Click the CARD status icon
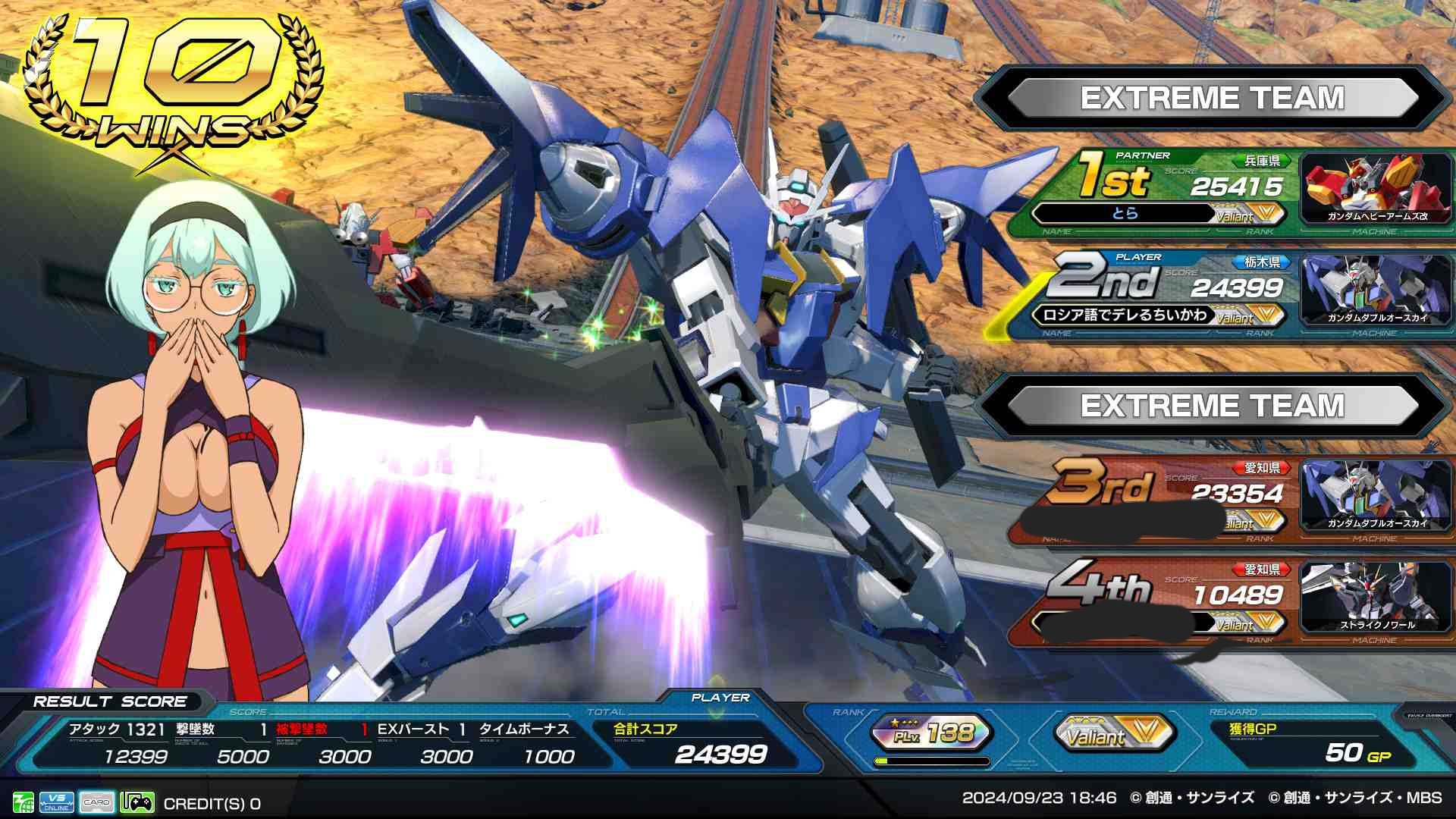This screenshot has width=1456, height=819. [x=97, y=802]
